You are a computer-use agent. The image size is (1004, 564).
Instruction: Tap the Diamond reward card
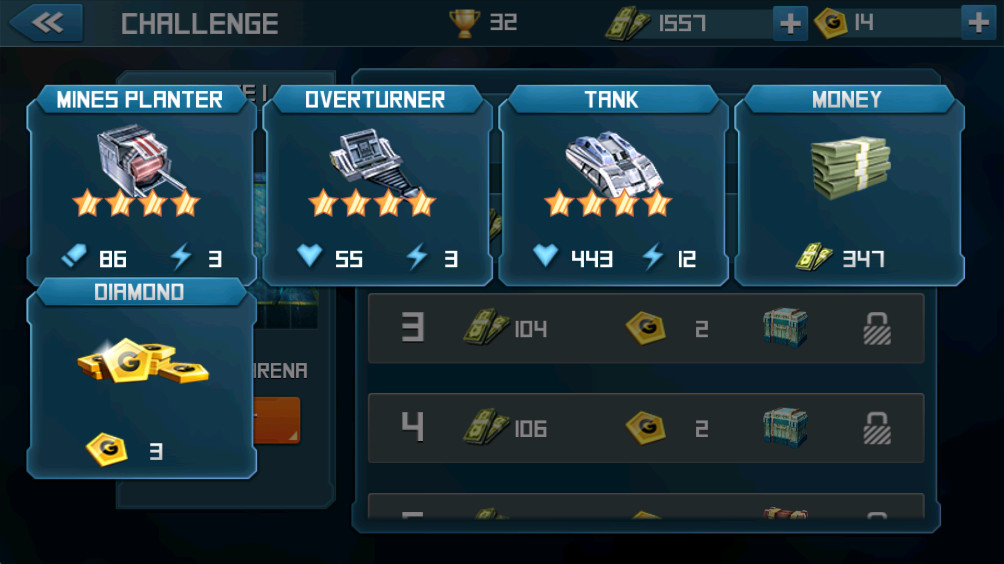[141, 378]
